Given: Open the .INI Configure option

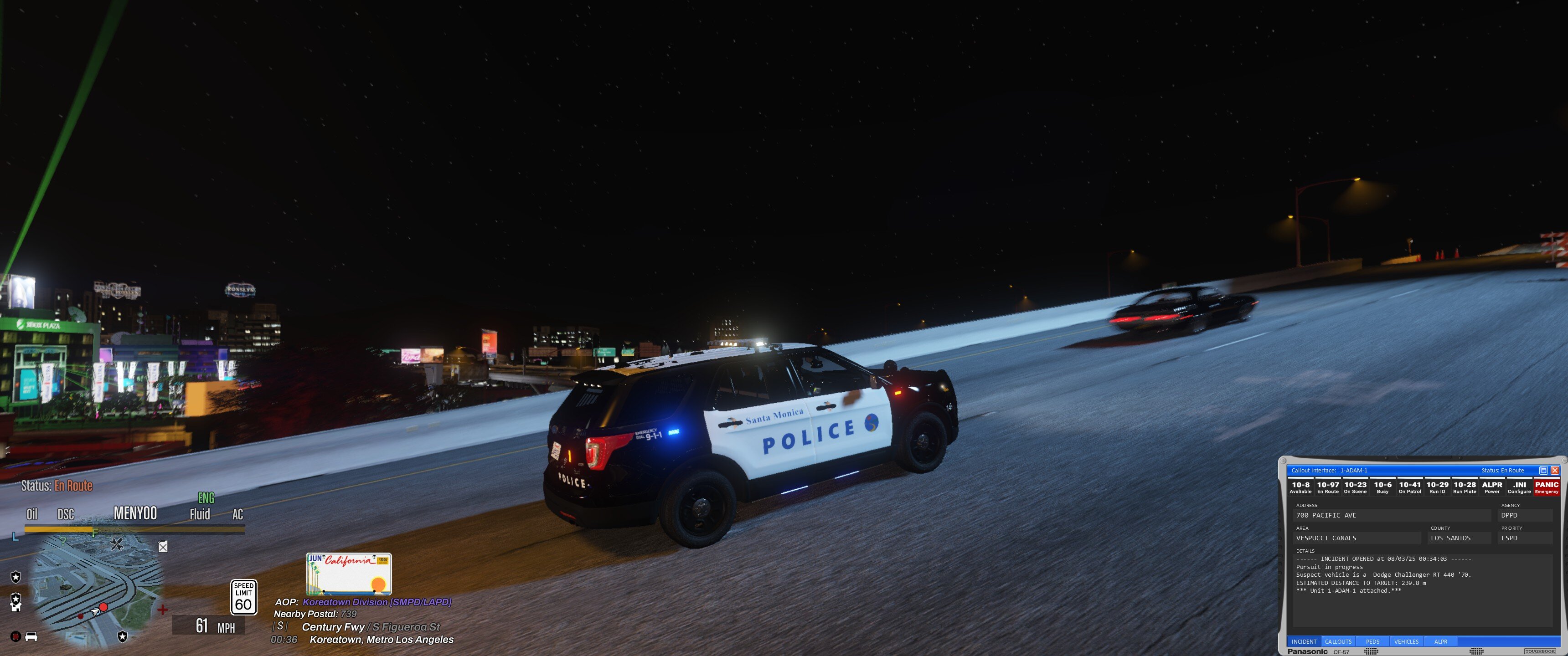Looking at the screenshot, I should (x=1519, y=487).
